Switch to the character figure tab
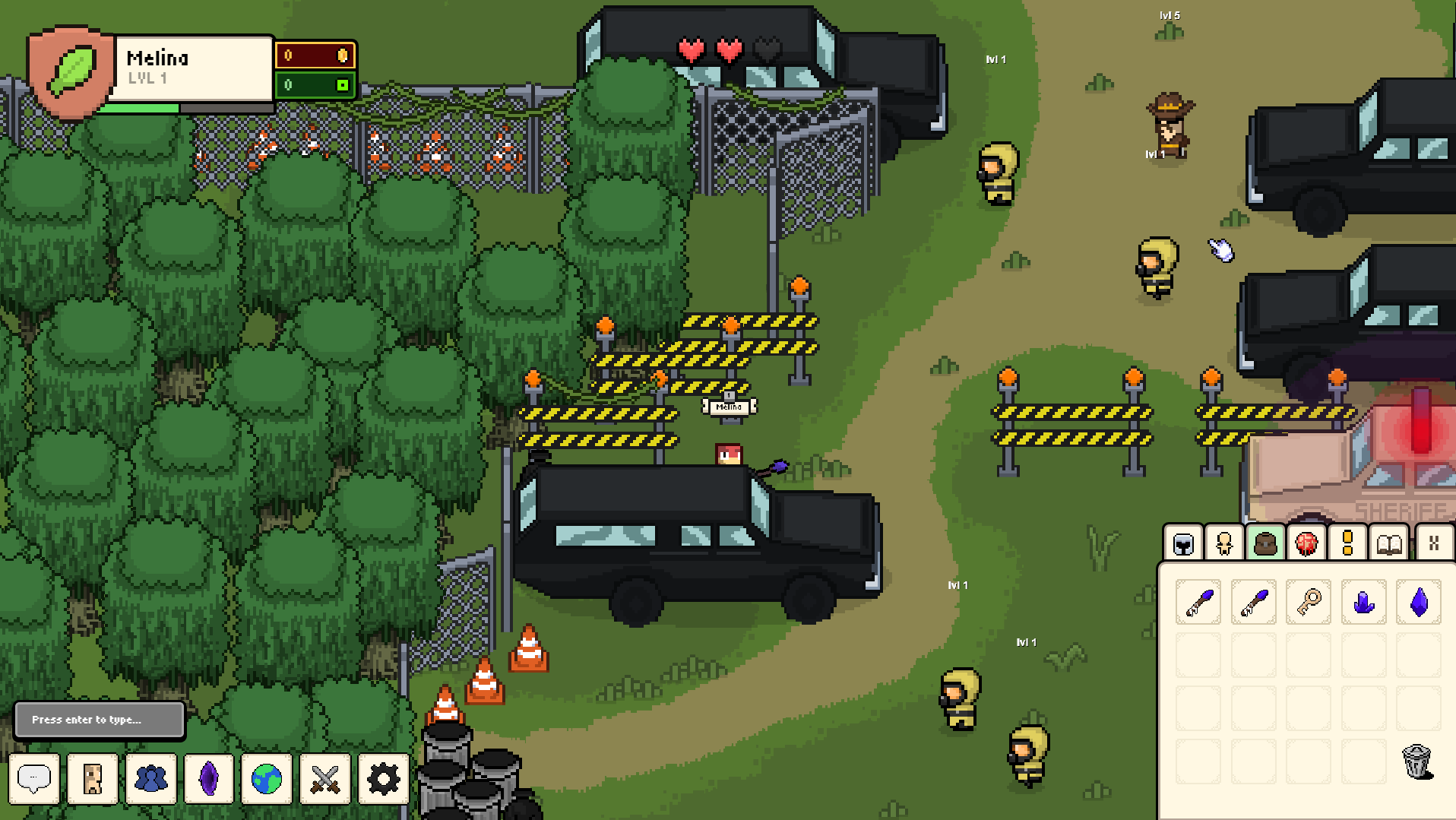This screenshot has width=1456, height=820. [1224, 543]
